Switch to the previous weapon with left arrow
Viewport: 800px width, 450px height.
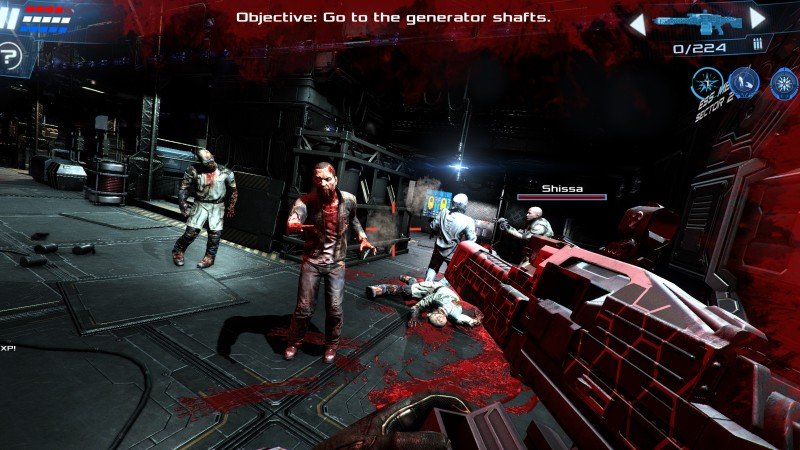636,20
